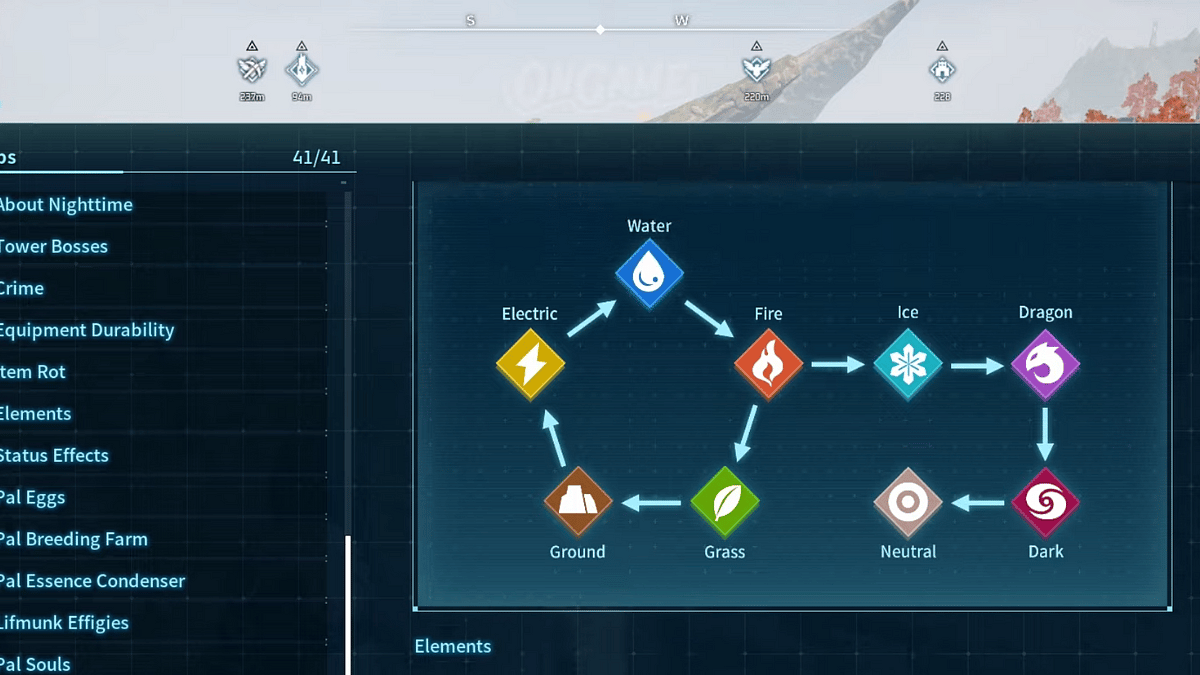1200x675 pixels.
Task: Open the Pal Breeding Farm entry
Action: pos(74,540)
